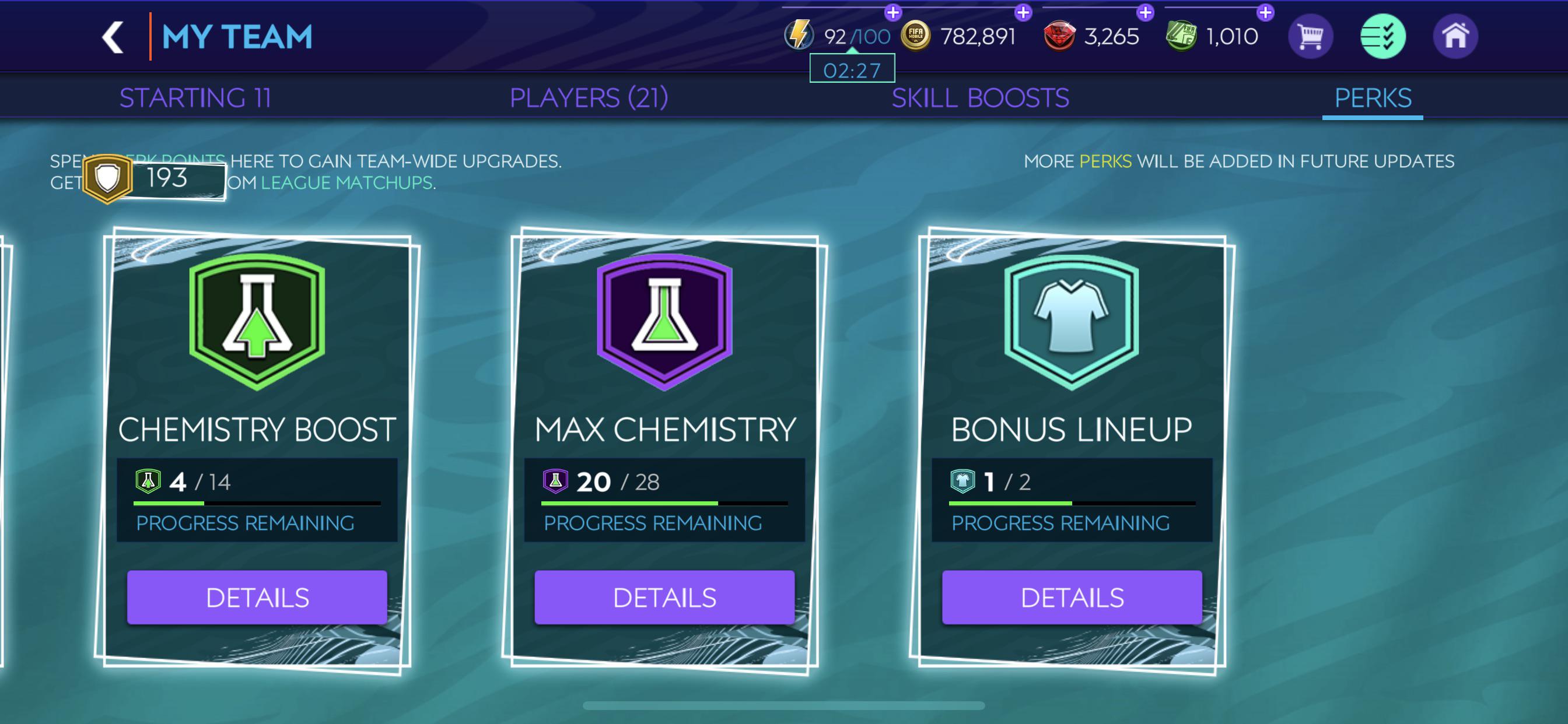Click the gold perk points shield badge
1568x724 pixels.
[x=108, y=177]
